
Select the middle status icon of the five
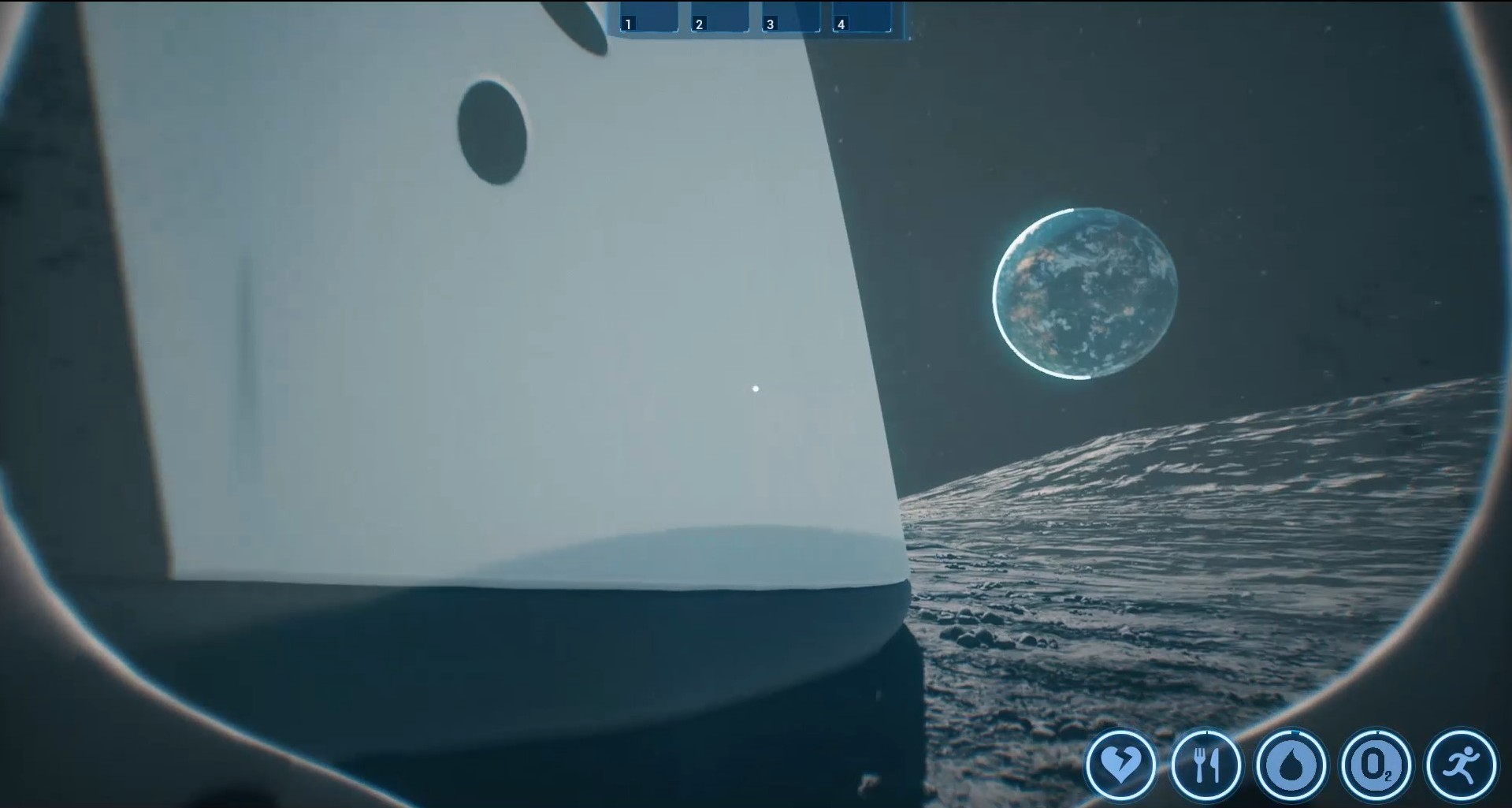point(1293,765)
